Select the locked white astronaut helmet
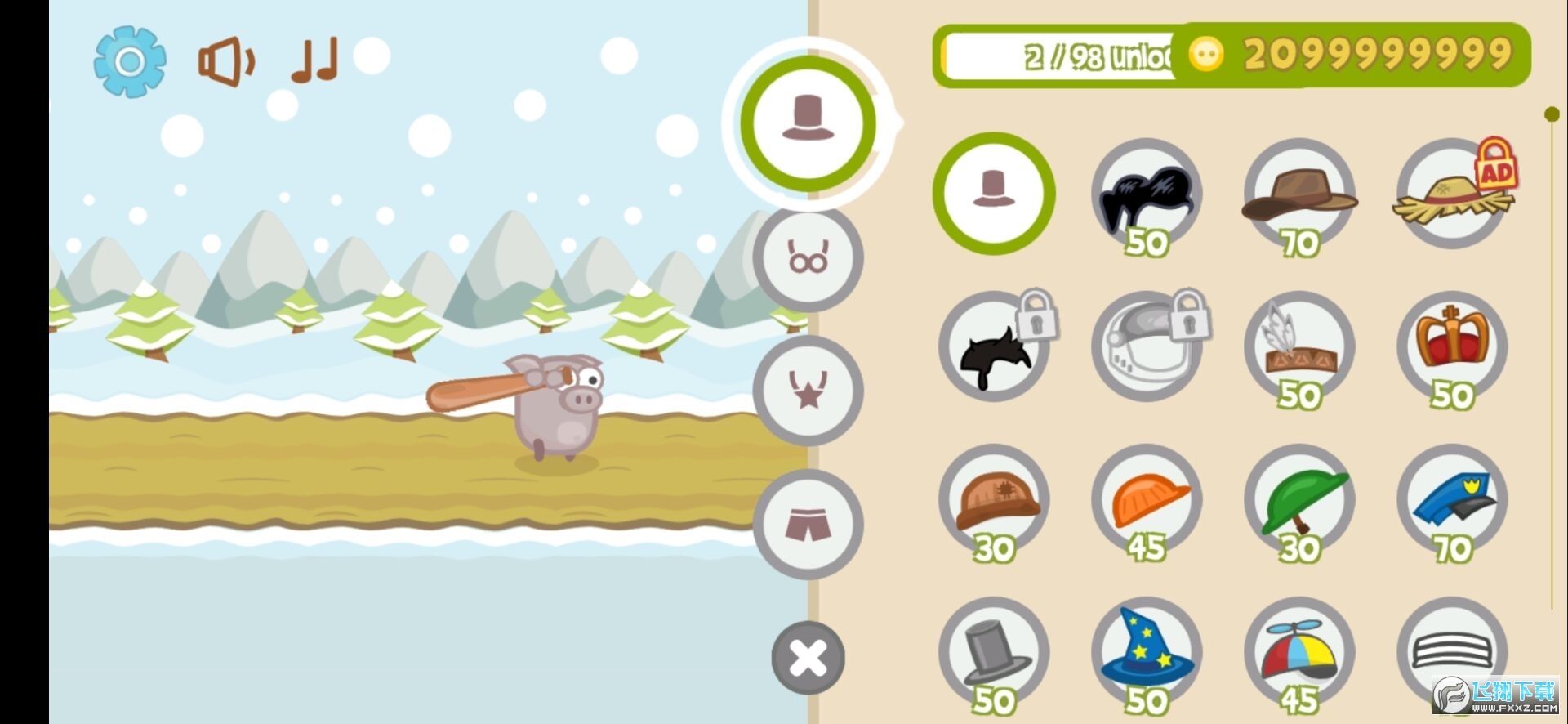1568x724 pixels. coord(1146,347)
